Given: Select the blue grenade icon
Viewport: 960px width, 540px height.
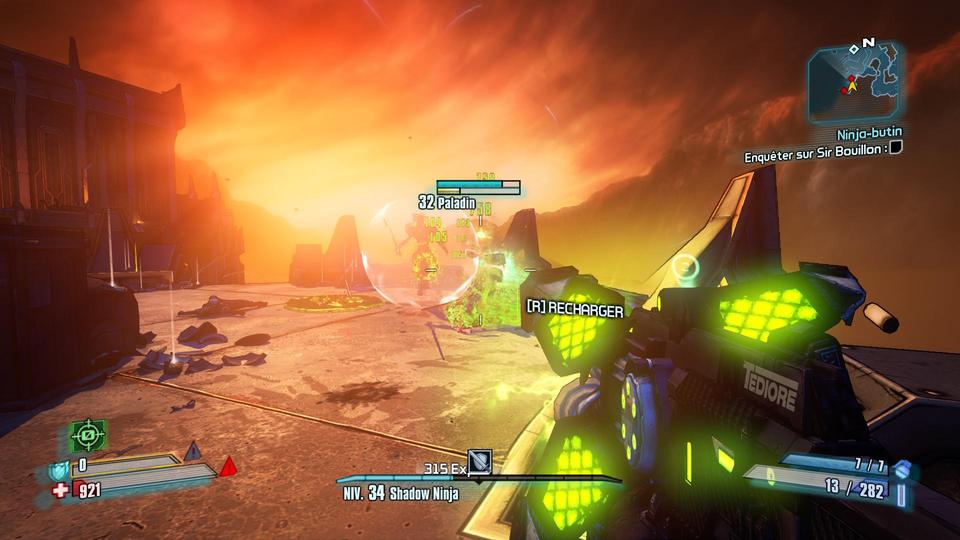Looking at the screenshot, I should tap(903, 468).
